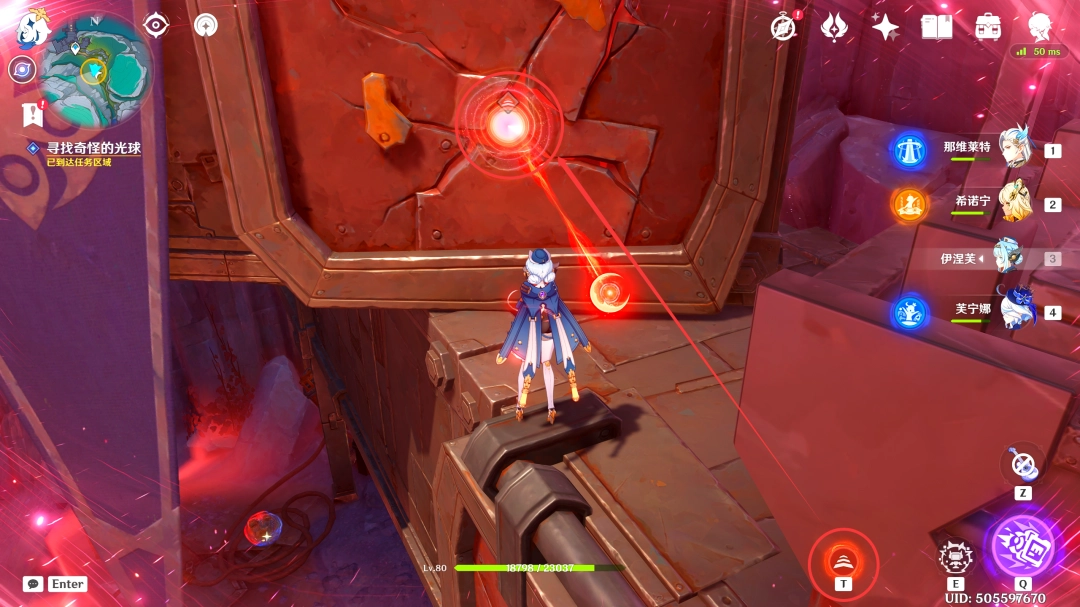Open the Paimon main menu
The image size is (1080, 607).
coord(31,30)
